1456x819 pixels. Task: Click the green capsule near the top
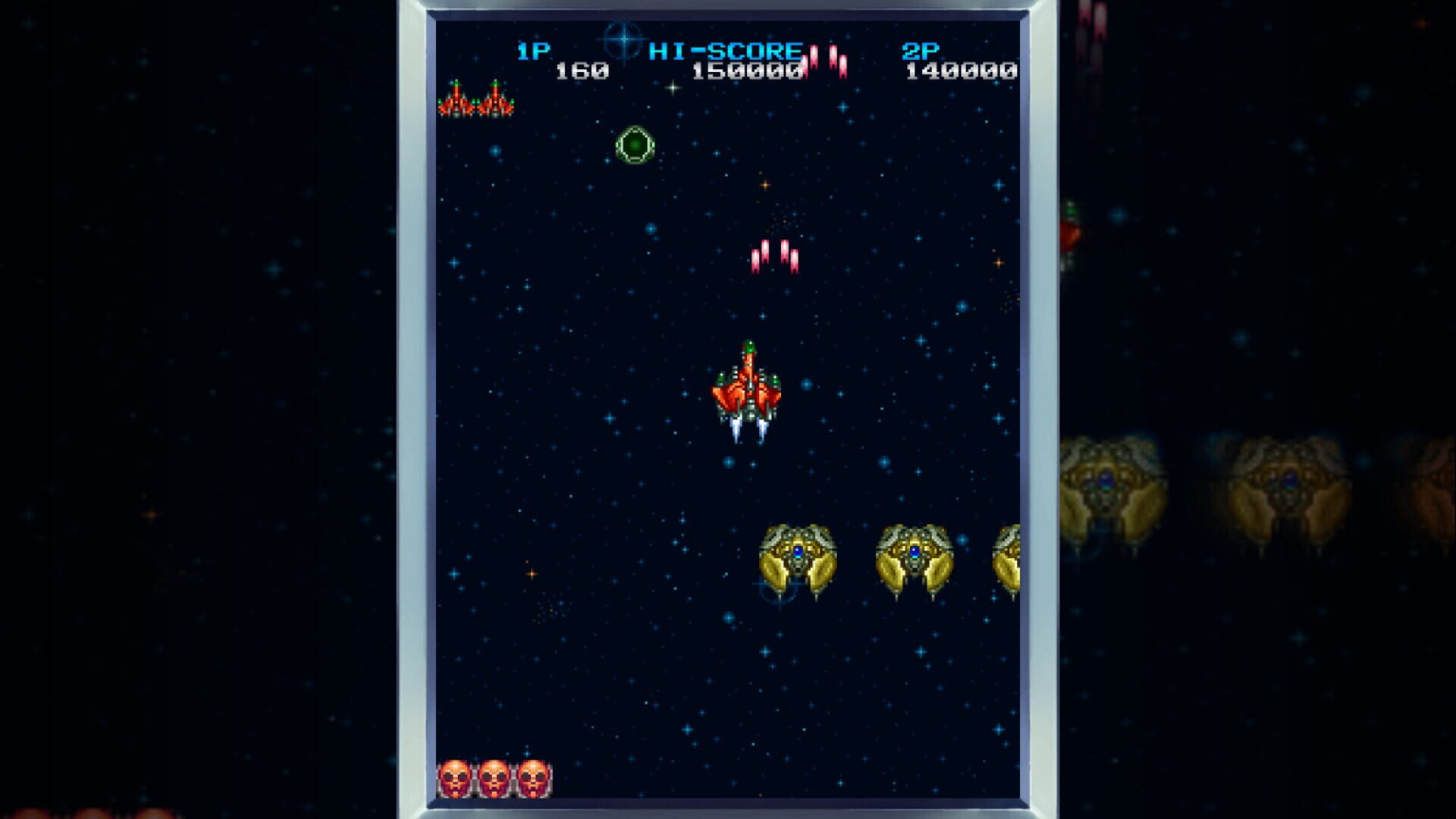tap(635, 146)
